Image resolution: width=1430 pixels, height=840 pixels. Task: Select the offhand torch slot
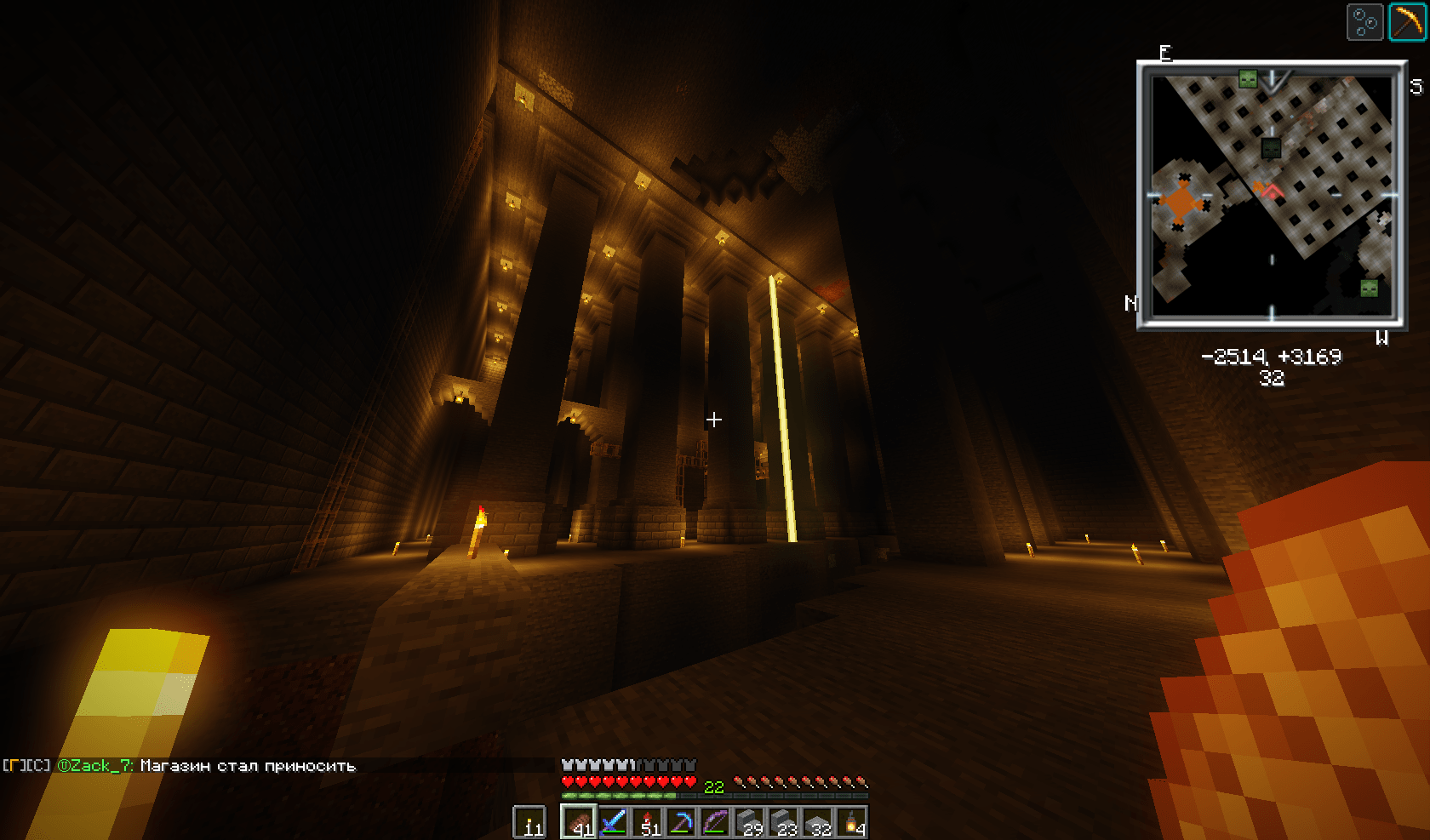click(529, 822)
